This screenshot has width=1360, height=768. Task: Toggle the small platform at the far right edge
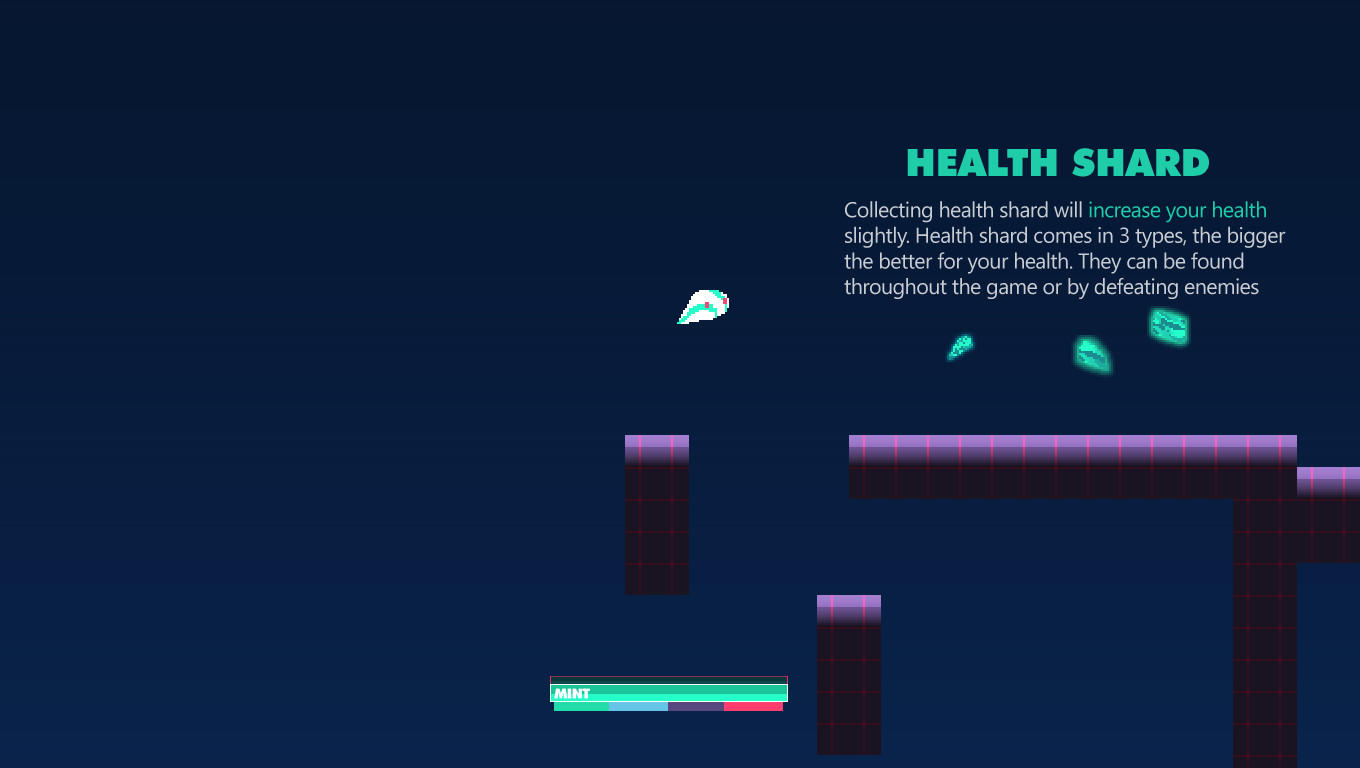pyautogui.click(x=1330, y=480)
